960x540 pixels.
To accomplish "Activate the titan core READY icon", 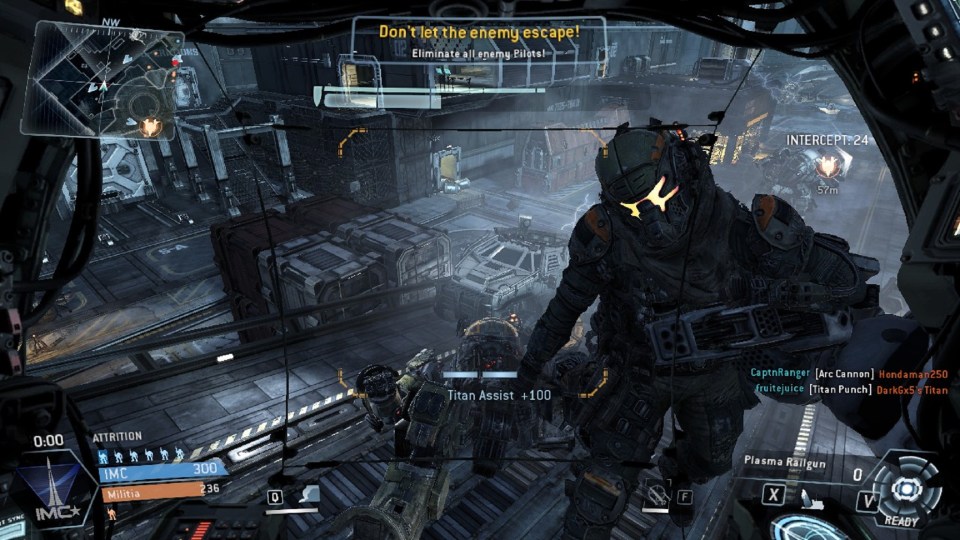I will pyautogui.click(x=906, y=489).
